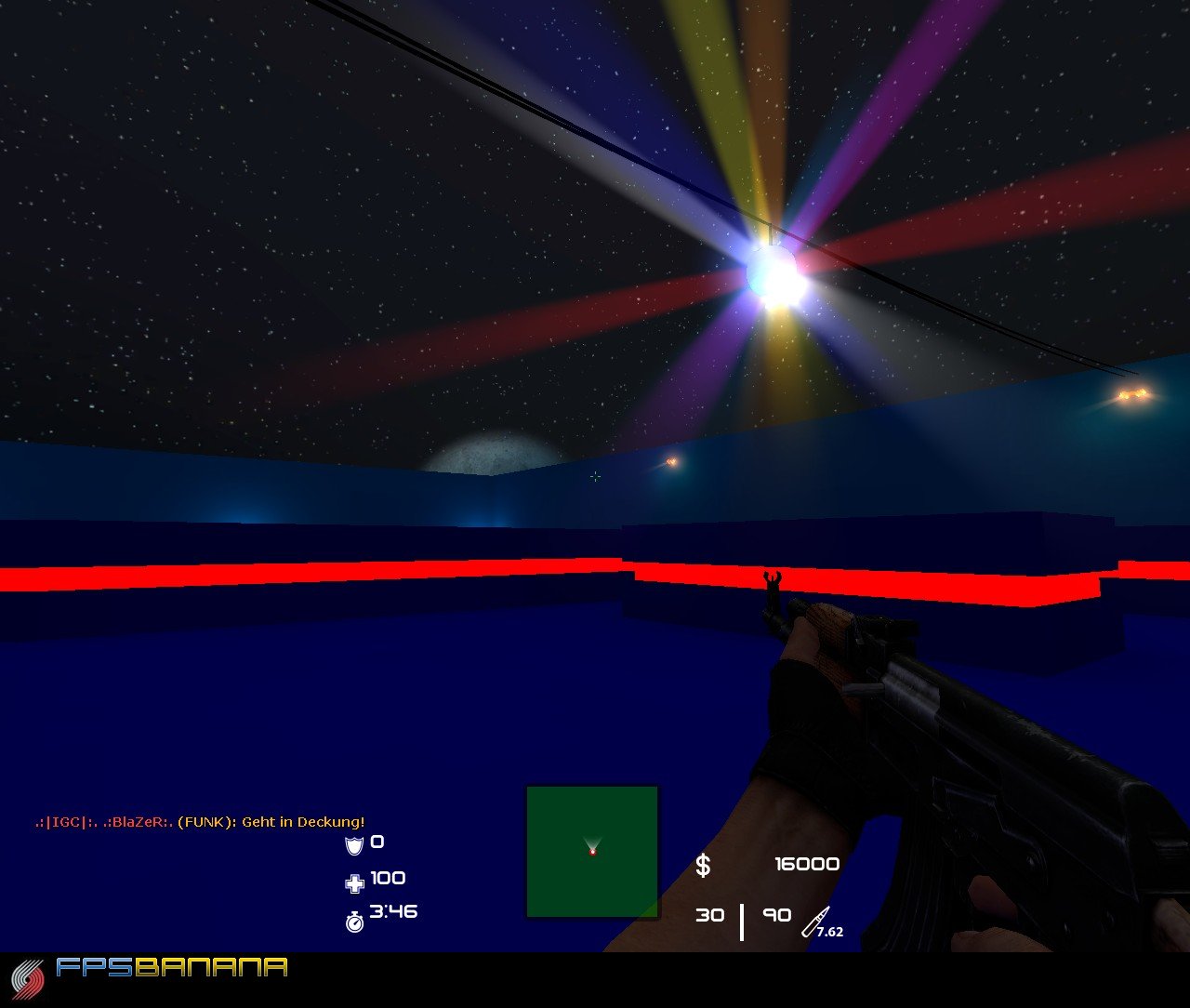1190x1008 pixels.
Task: Click the green crosshair at screen center
Action: click(x=595, y=476)
